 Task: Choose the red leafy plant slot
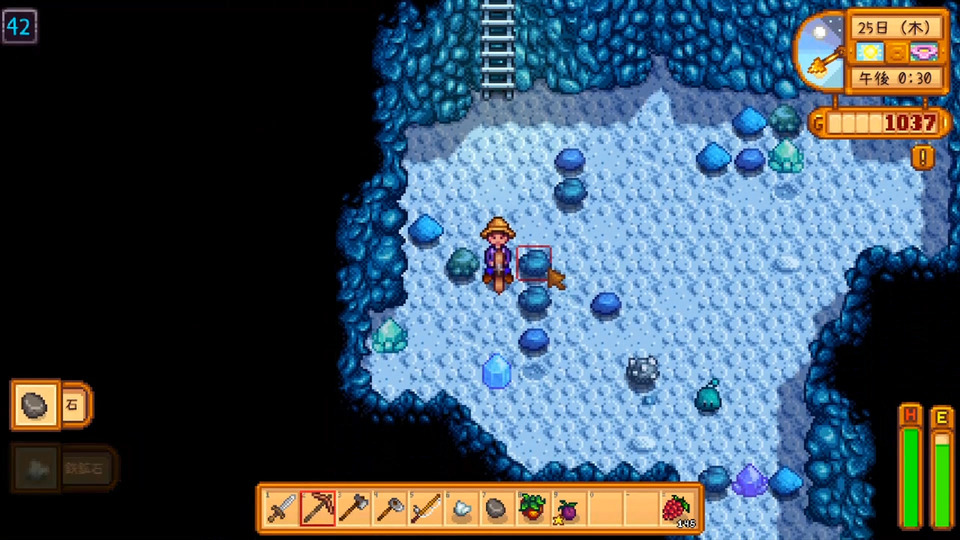[533, 509]
